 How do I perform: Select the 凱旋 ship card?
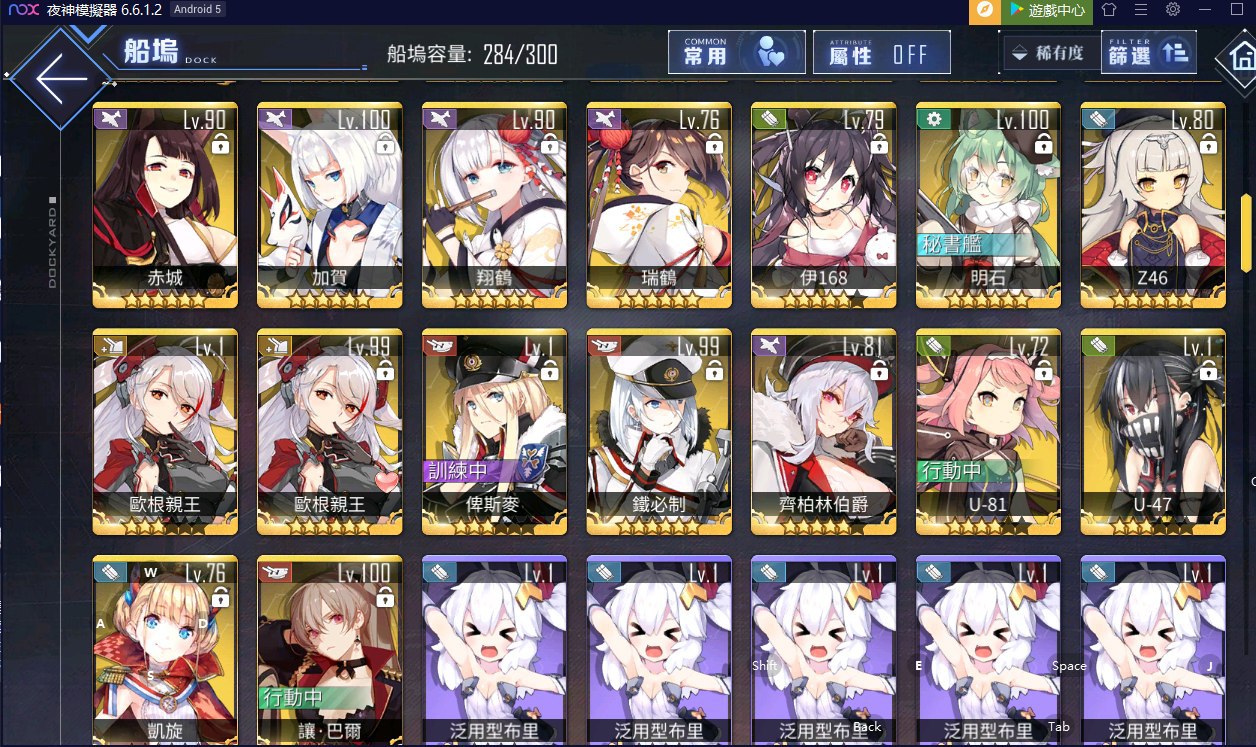point(165,650)
